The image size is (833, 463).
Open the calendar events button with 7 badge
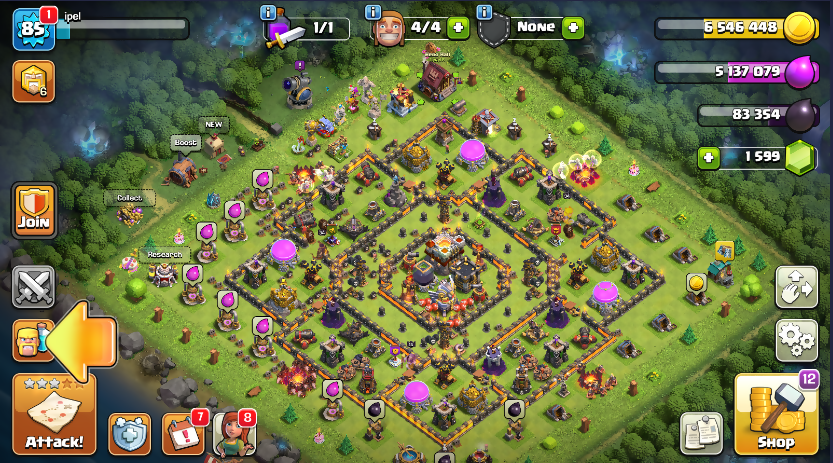pyautogui.click(x=182, y=433)
